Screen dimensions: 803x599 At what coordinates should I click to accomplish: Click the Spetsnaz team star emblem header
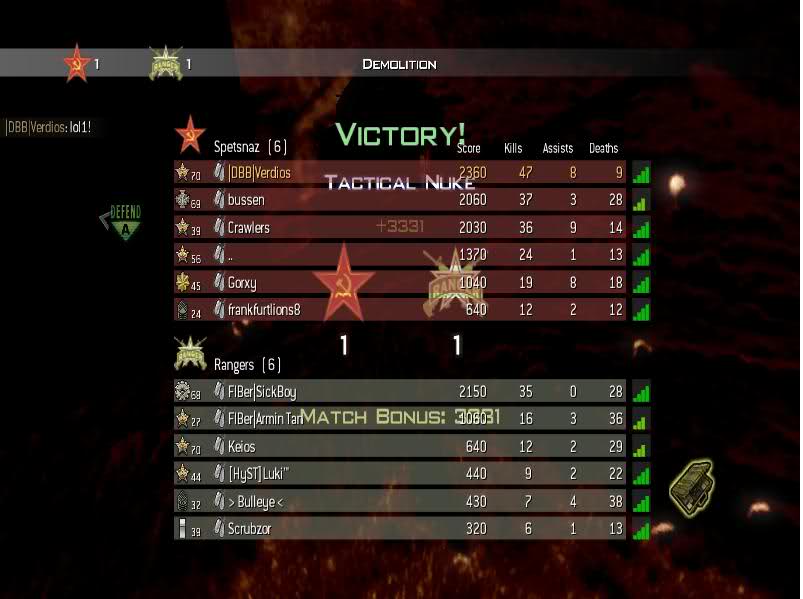click(x=190, y=133)
